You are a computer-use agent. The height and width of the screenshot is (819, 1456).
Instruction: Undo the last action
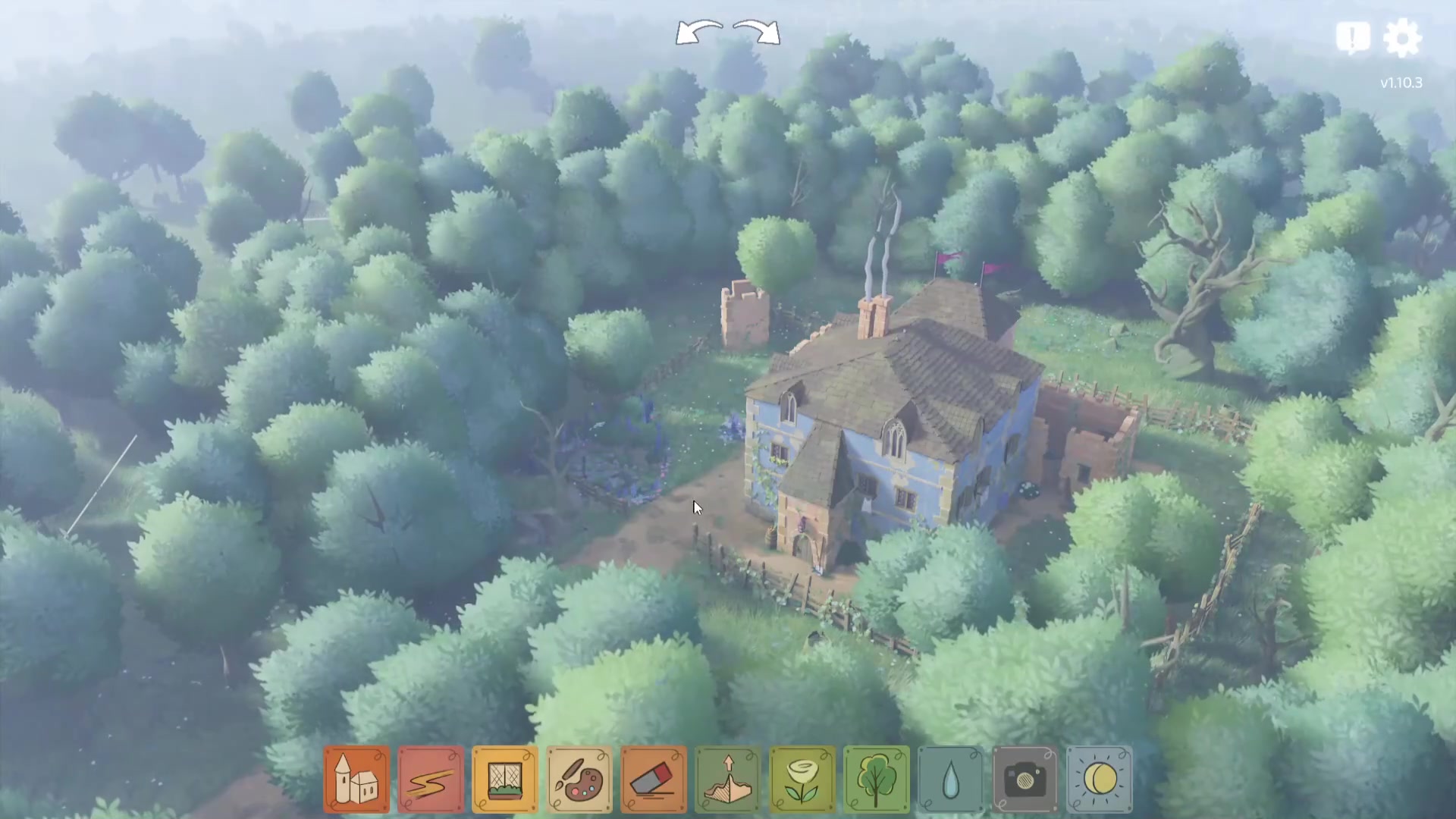[x=698, y=33]
